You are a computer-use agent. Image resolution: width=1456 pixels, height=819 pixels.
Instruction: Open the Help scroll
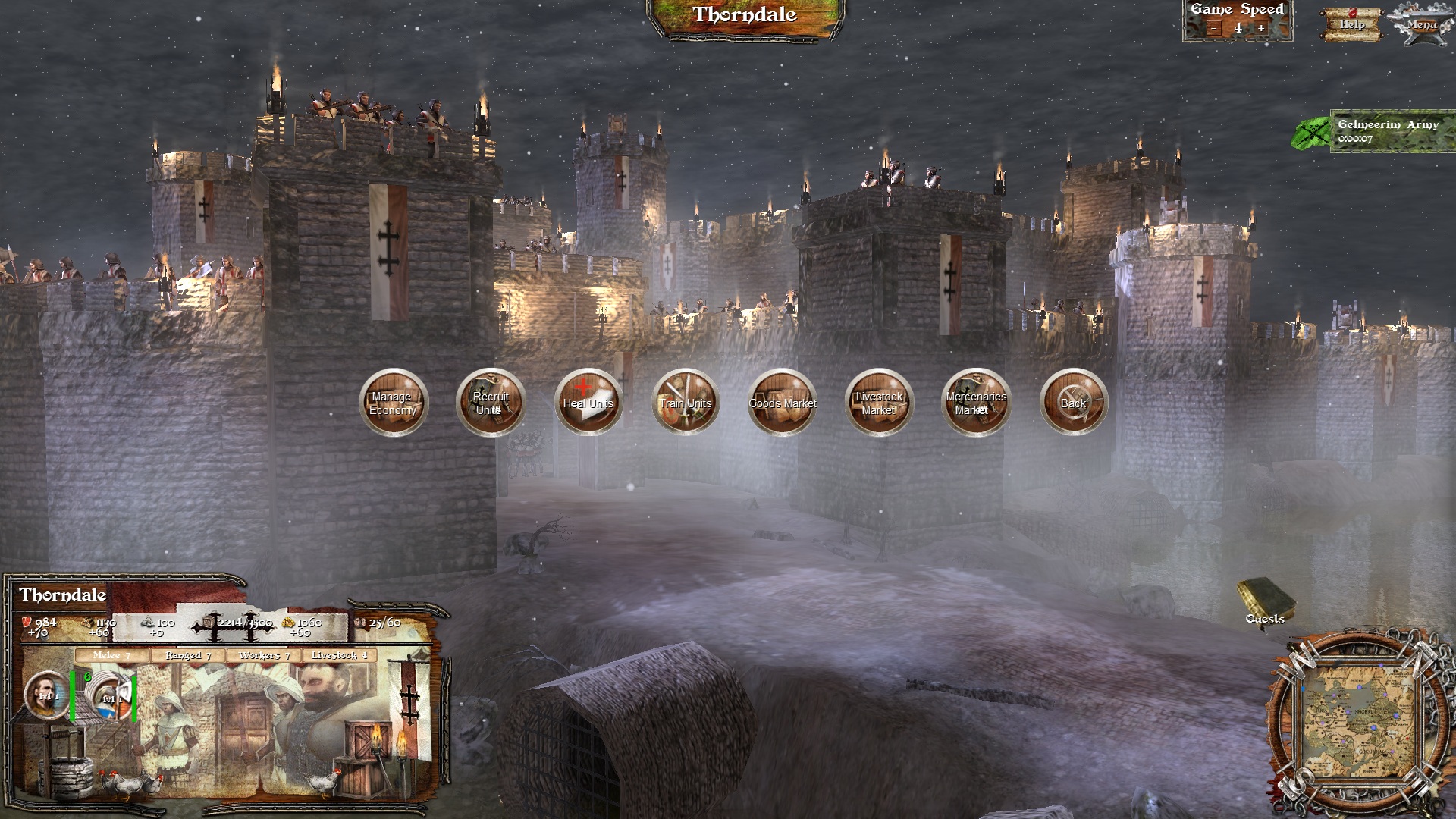point(1352,24)
